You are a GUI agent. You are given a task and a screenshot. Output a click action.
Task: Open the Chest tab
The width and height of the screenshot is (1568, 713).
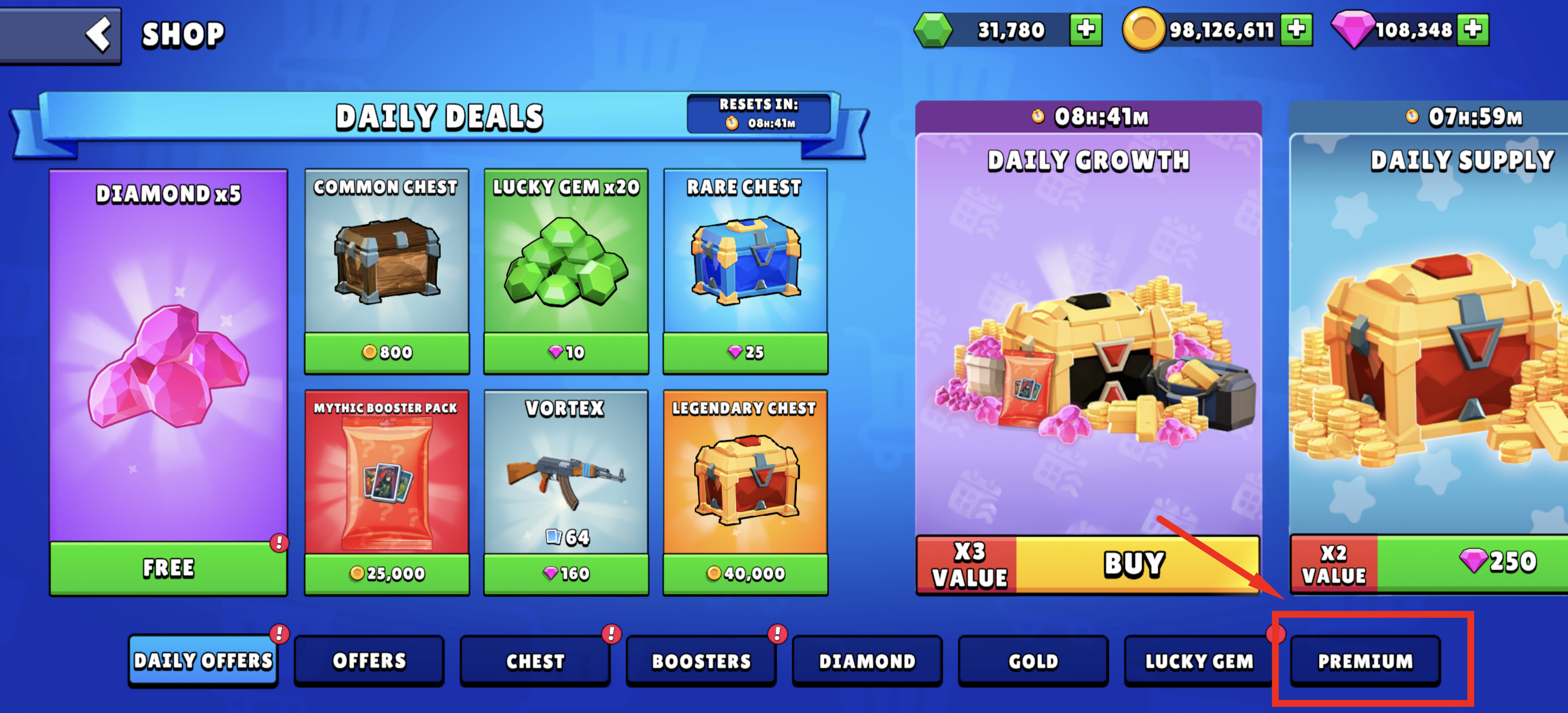(x=535, y=661)
